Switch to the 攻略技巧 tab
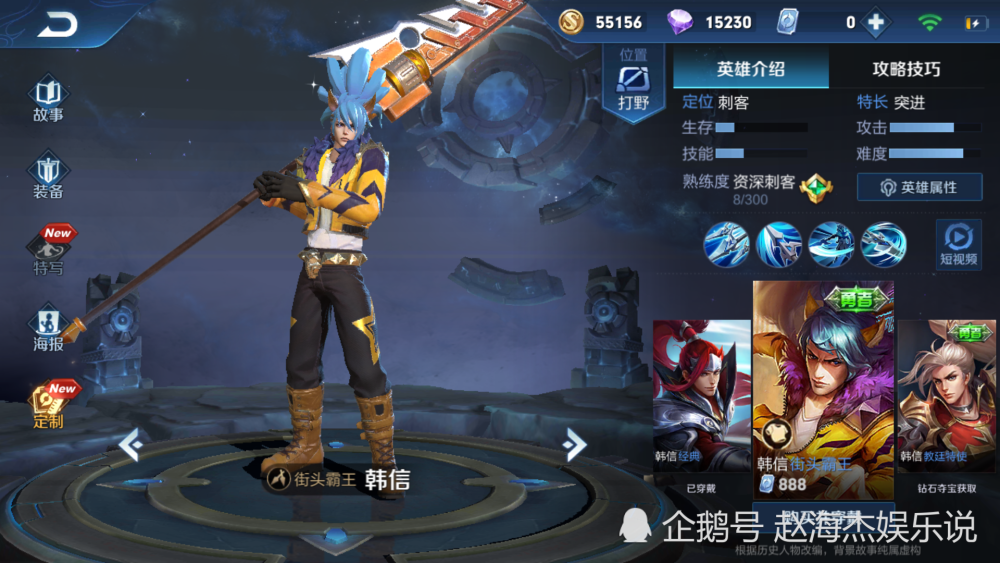1000x563 pixels. (x=906, y=69)
